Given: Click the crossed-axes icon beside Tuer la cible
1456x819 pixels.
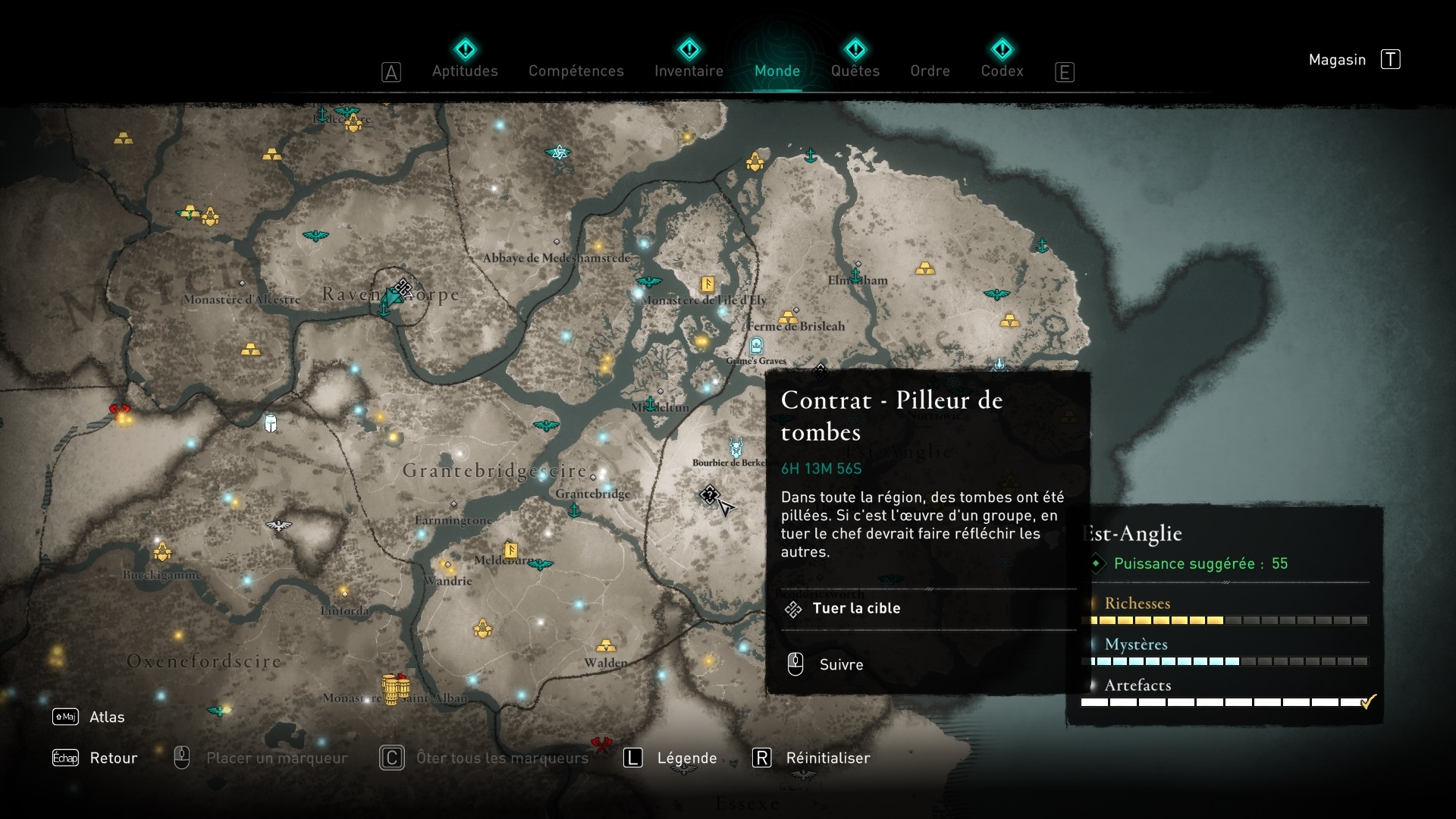Looking at the screenshot, I should point(794,608).
